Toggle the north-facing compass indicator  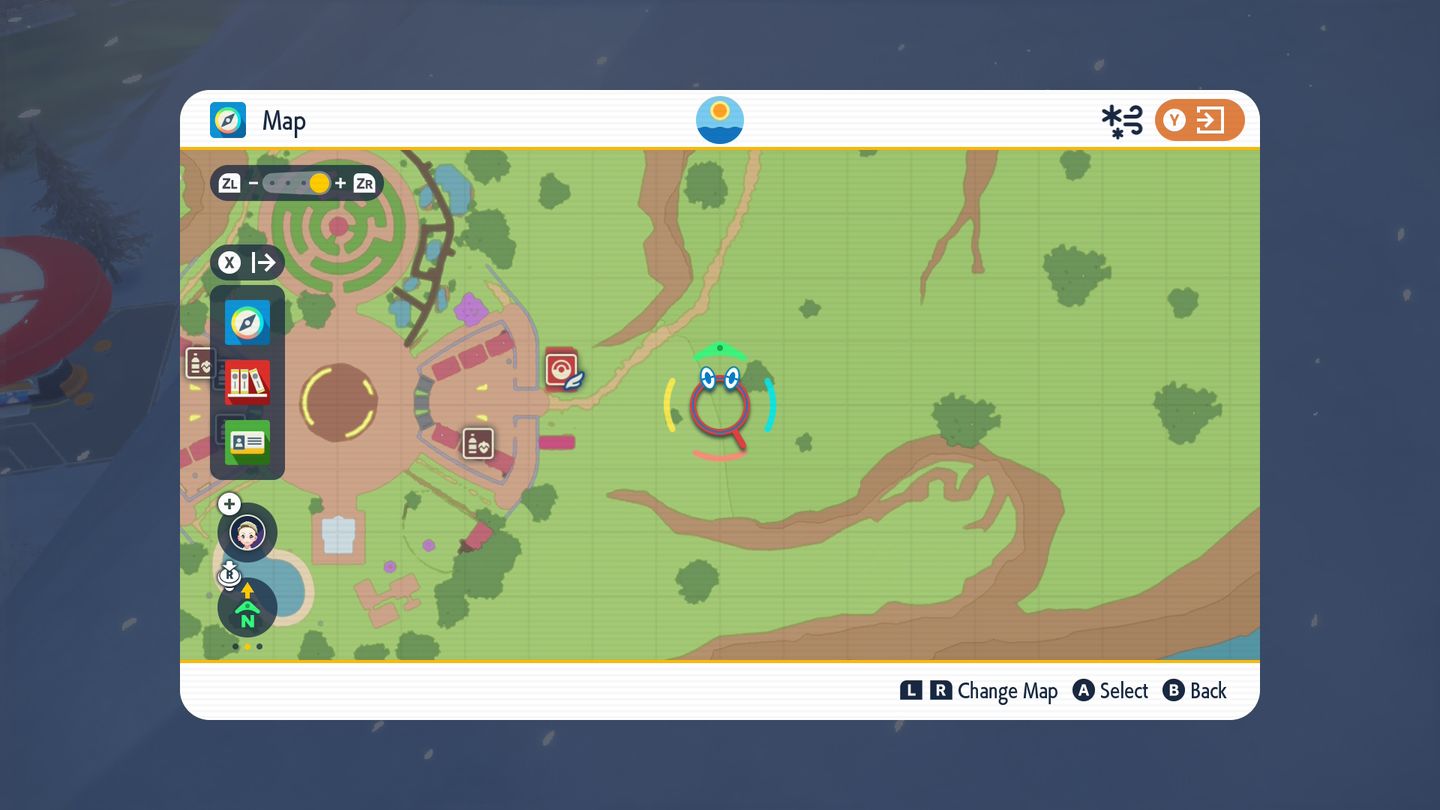(x=247, y=609)
